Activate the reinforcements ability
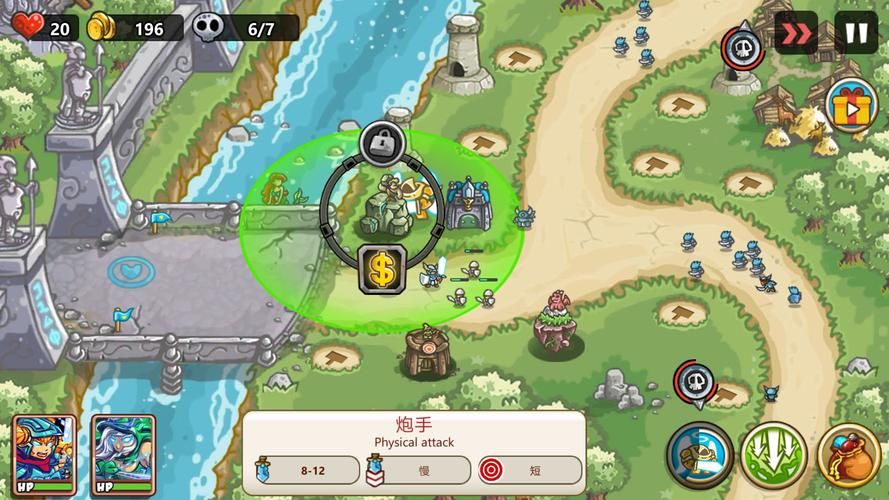Viewport: 889px width, 500px height. (x=698, y=455)
